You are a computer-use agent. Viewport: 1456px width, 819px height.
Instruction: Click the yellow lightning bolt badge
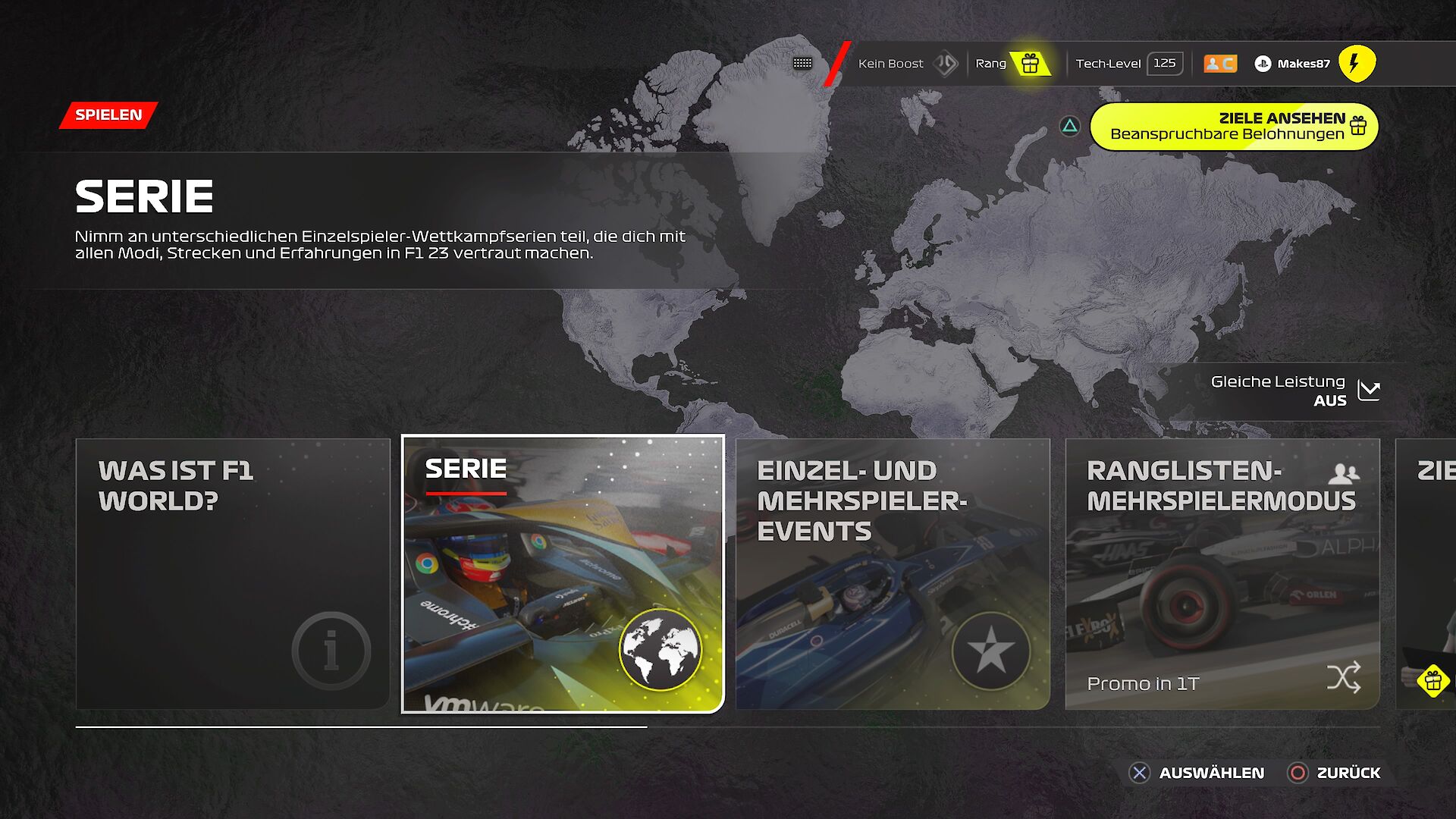point(1357,64)
